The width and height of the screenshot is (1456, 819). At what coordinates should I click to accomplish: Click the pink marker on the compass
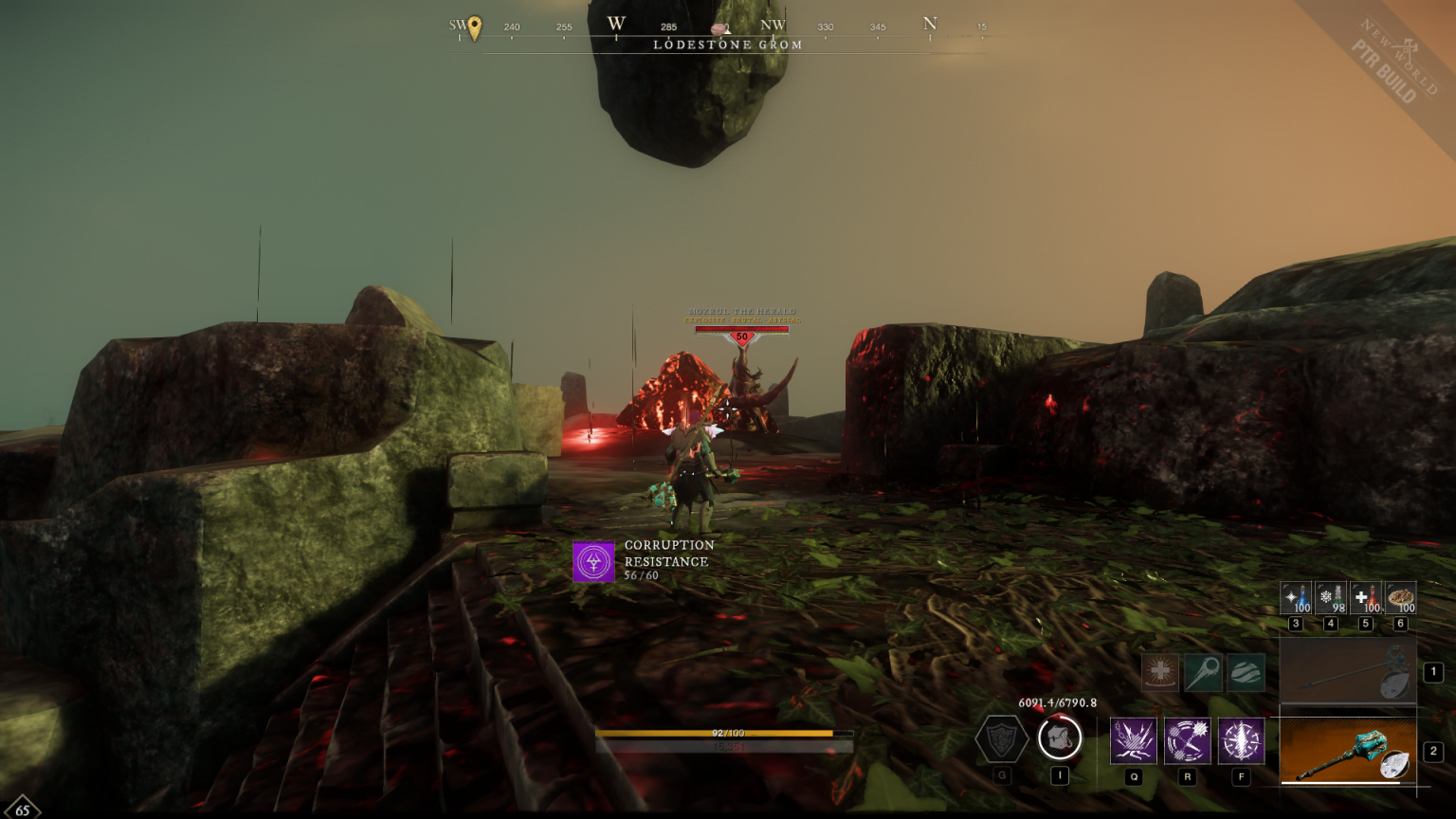719,28
